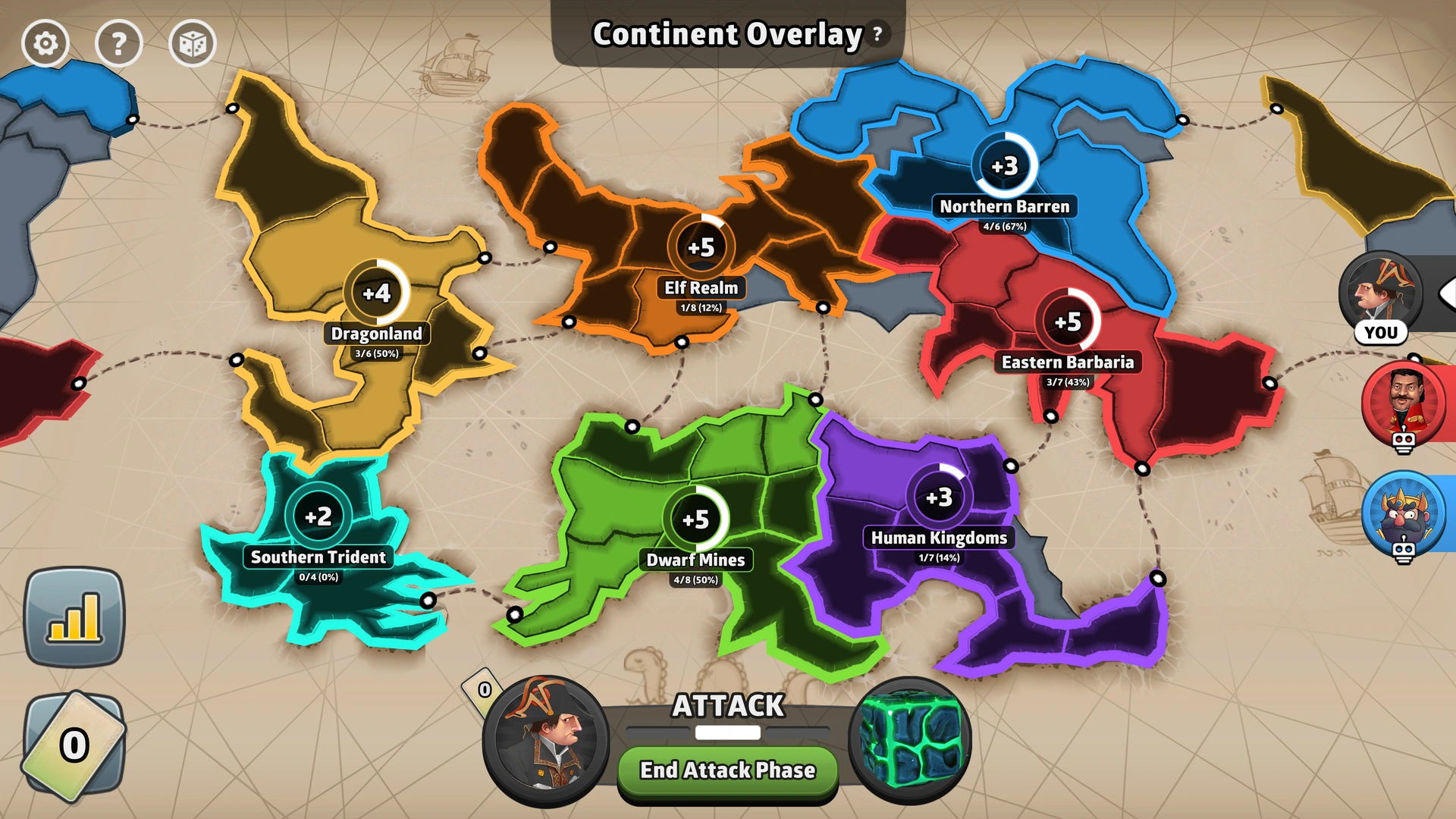This screenshot has width=1456, height=819.
Task: Open the Continent Overlay help marker
Action: coord(877,33)
